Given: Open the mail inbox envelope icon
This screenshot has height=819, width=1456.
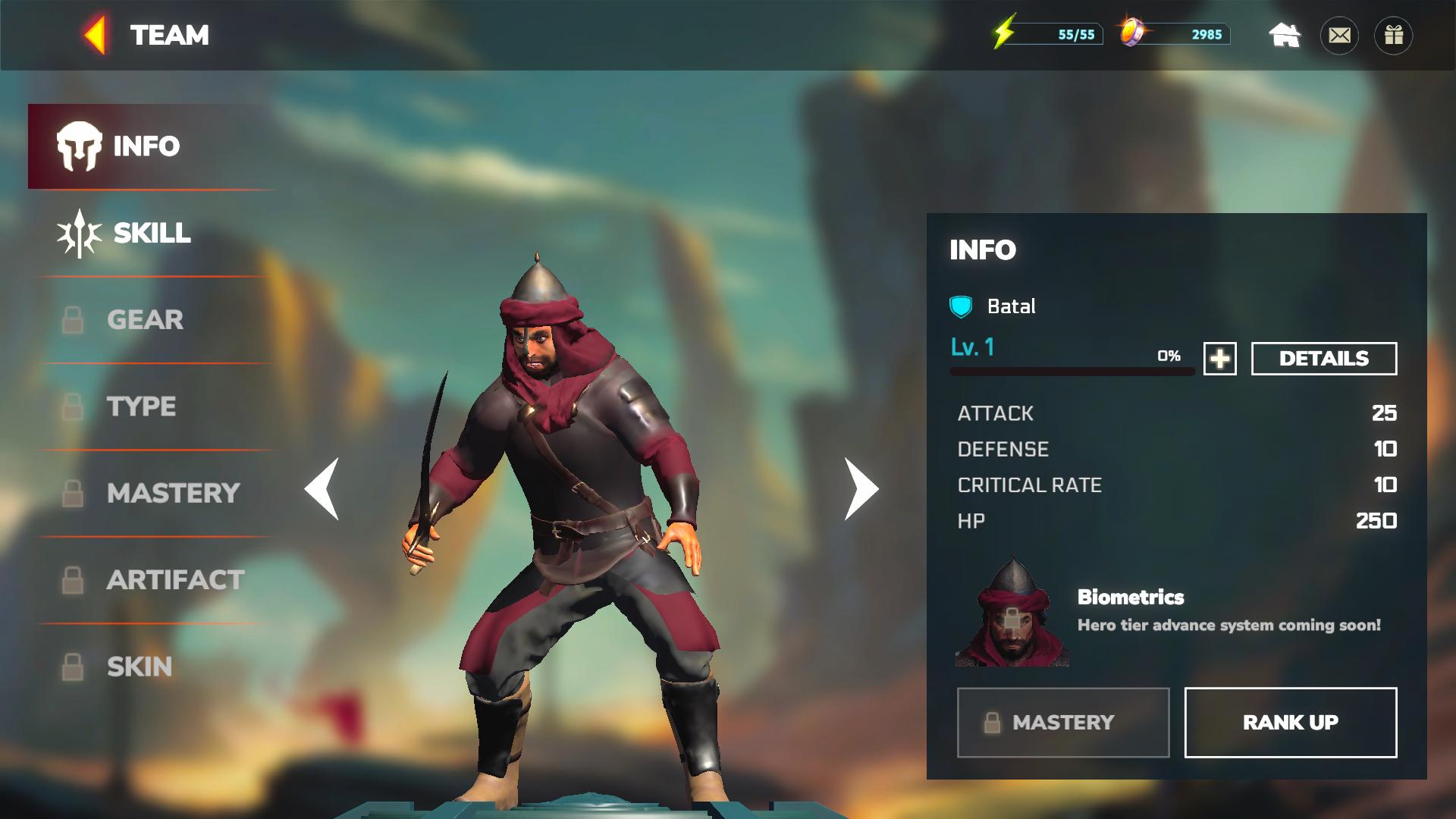Looking at the screenshot, I should coord(1340,34).
